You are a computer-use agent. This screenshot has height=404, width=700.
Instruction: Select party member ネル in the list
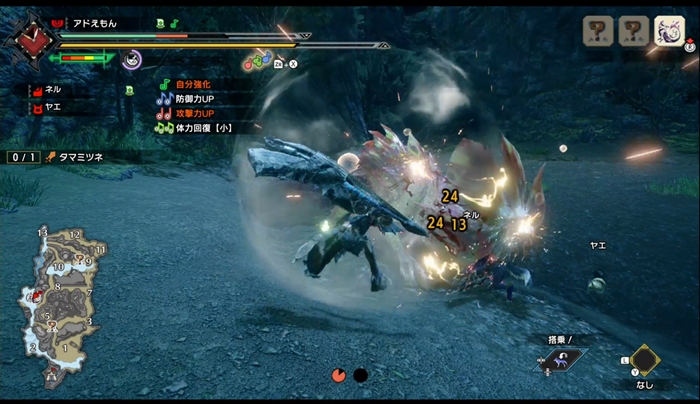coord(48,89)
